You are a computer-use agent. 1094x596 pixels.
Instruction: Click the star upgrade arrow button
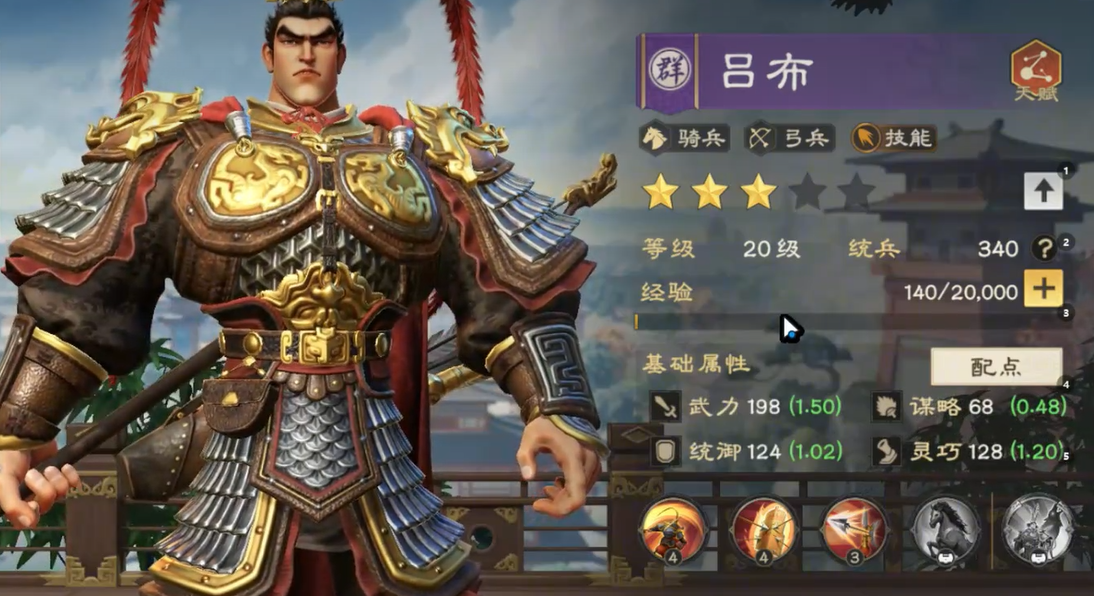[1043, 192]
